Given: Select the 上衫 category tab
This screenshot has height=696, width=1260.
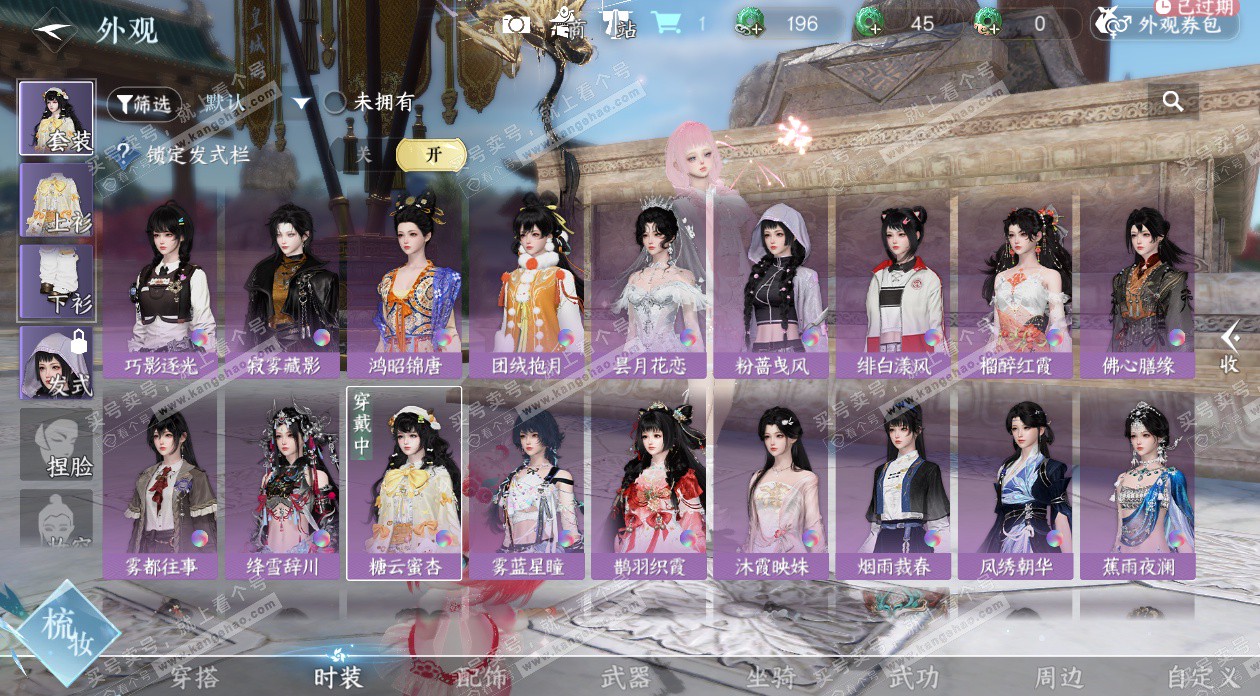Looking at the screenshot, I should (x=57, y=200).
